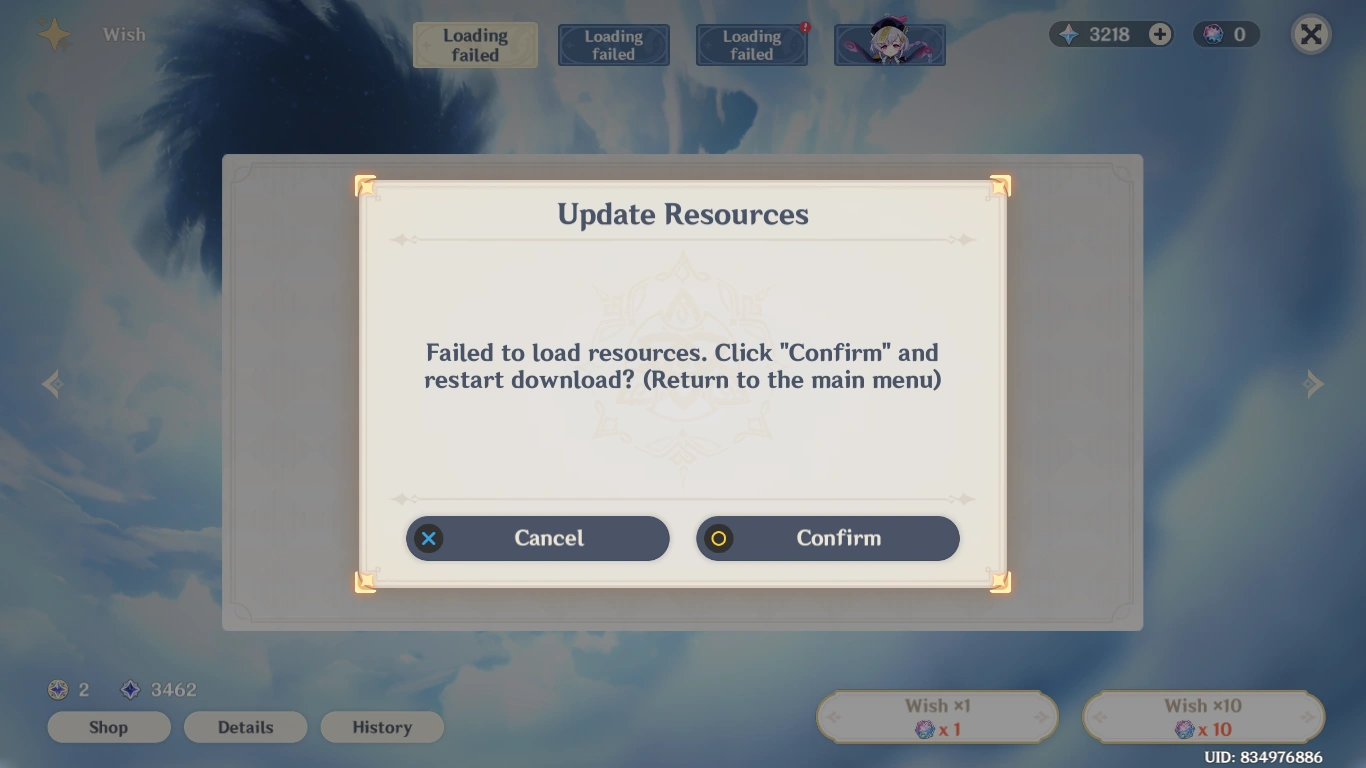Screen dimensions: 1366x768
Task: Perform a Wish ×10
Action: click(1203, 716)
